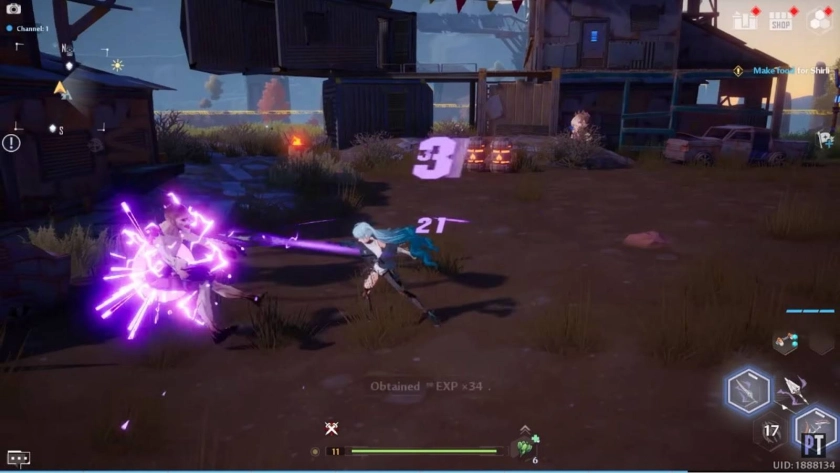Image resolution: width=840 pixels, height=473 pixels.
Task: Click the camera icon above Channel
Action: pos(14,8)
